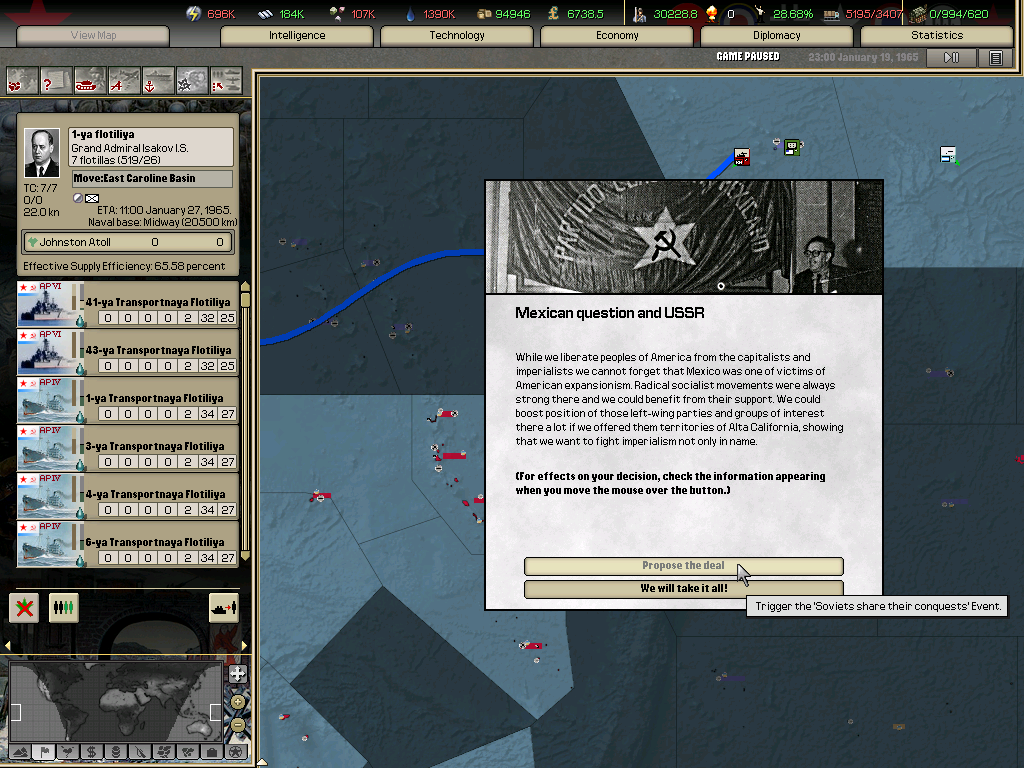The width and height of the screenshot is (1024, 768).
Task: Click the green soldiers icon button
Action: tap(64, 607)
